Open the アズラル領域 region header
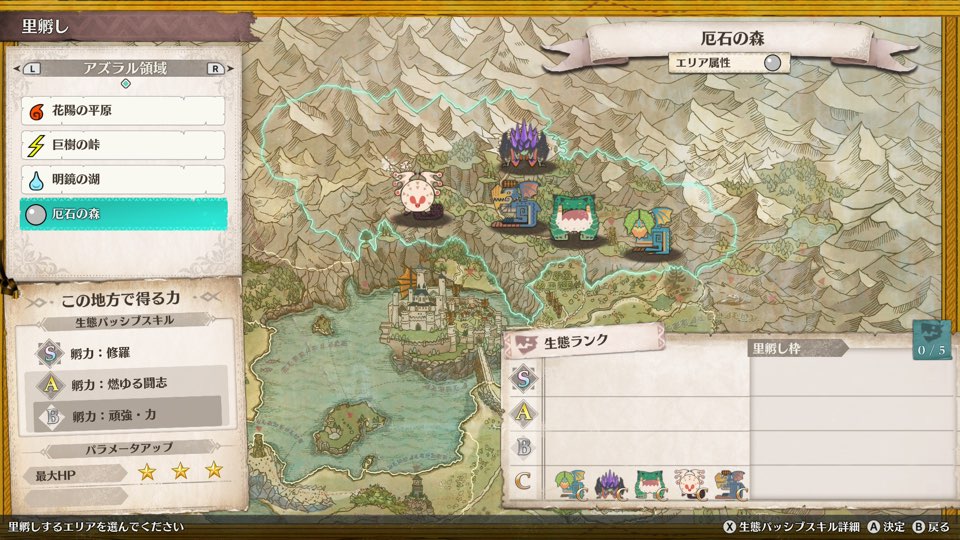Image resolution: width=960 pixels, height=540 pixels. 125,69
